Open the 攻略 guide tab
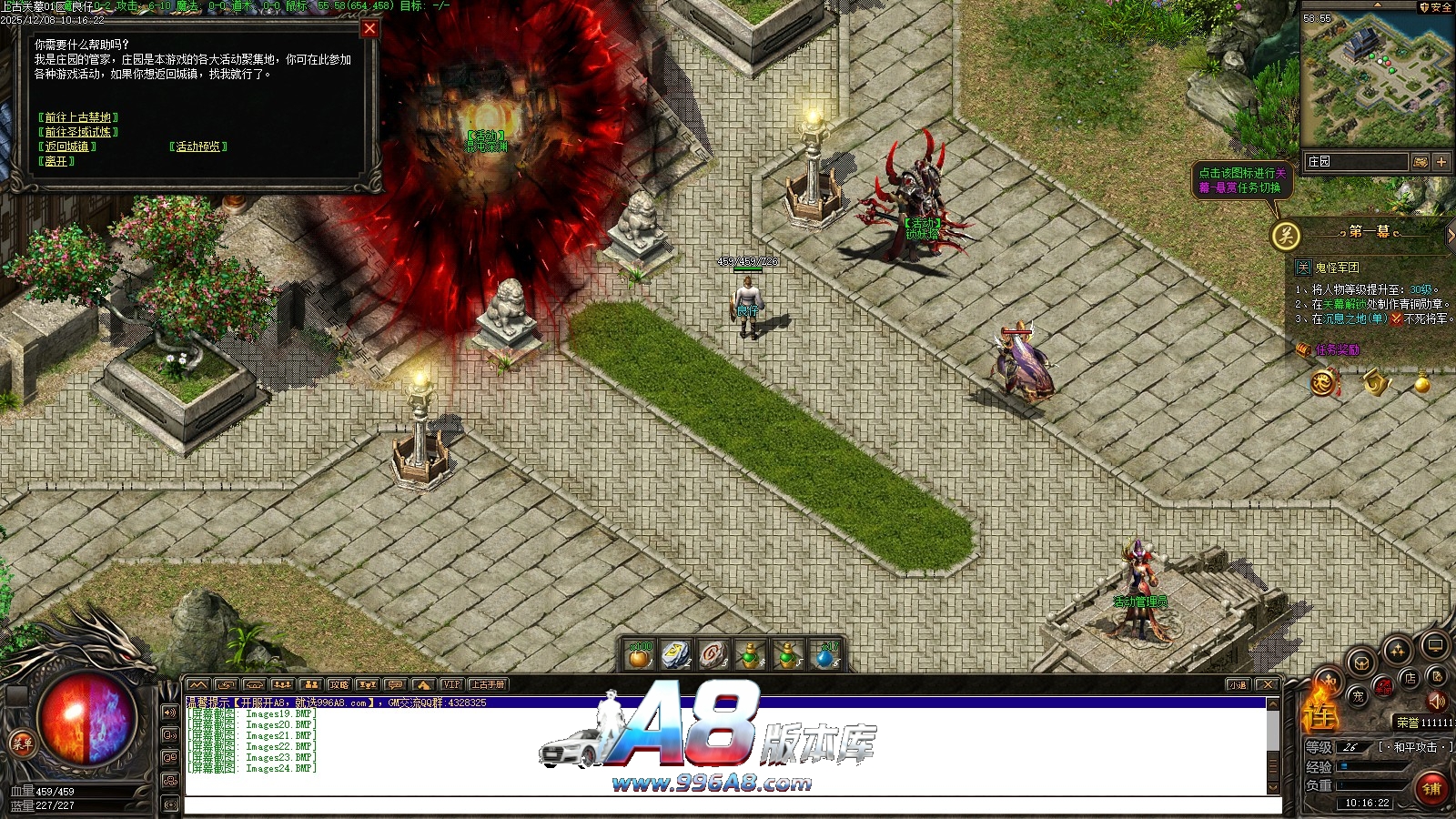 click(339, 684)
